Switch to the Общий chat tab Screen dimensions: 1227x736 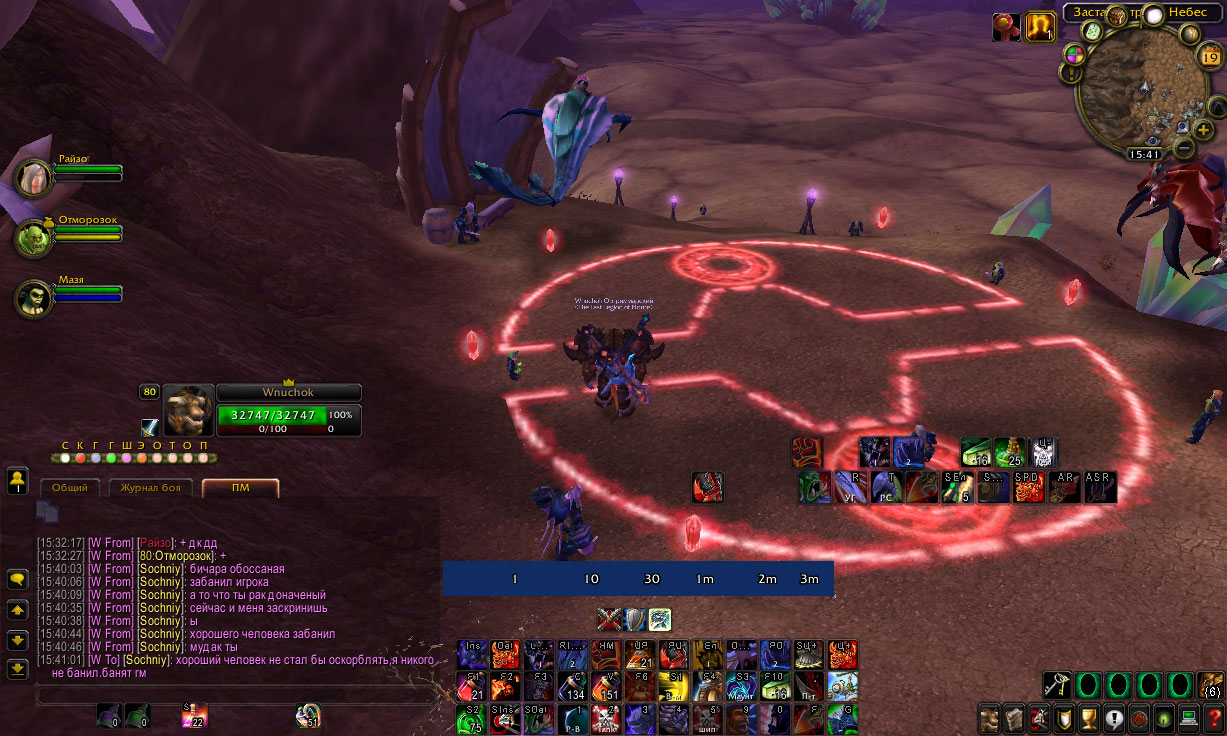[x=70, y=488]
